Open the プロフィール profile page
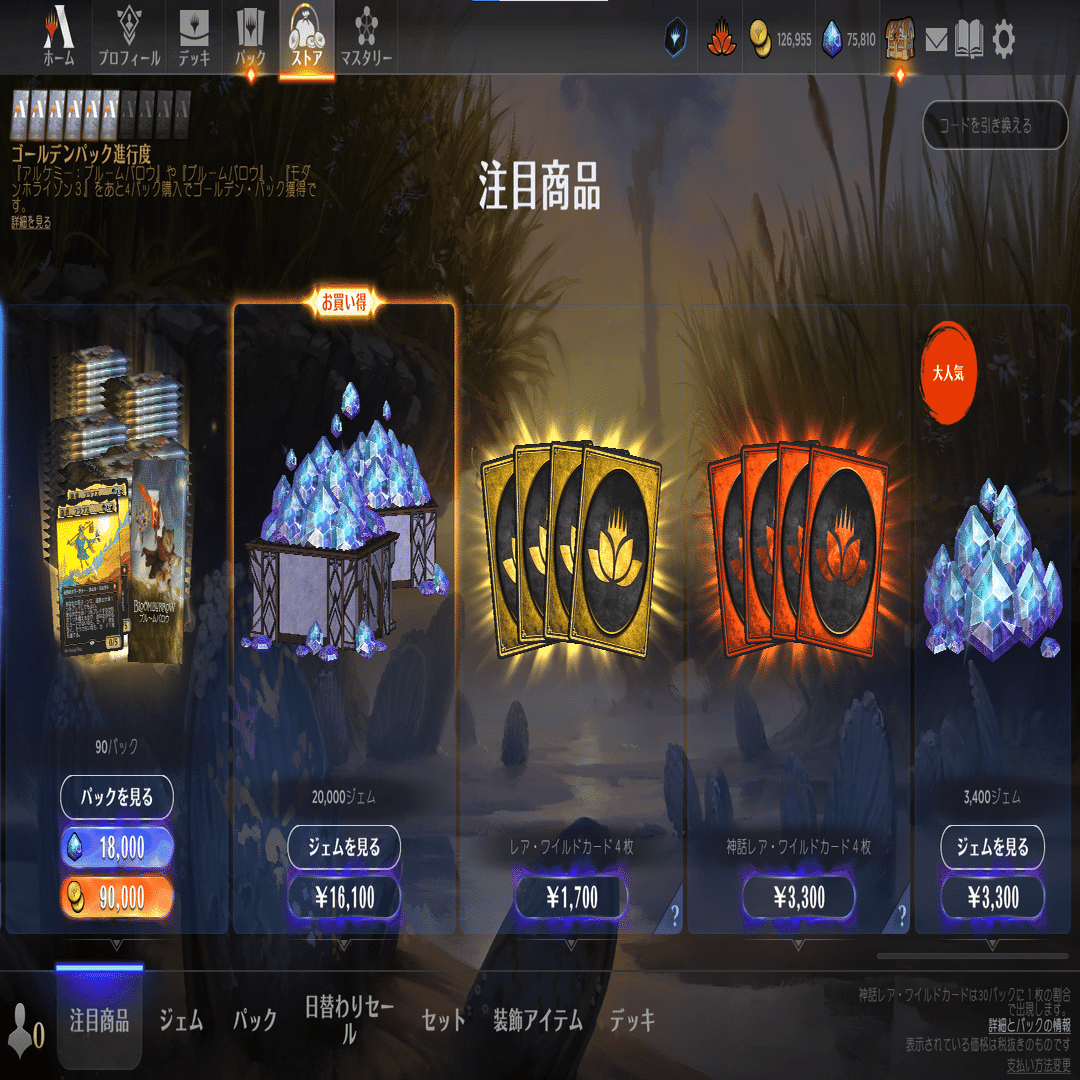Viewport: 1080px width, 1080px height. (x=128, y=38)
